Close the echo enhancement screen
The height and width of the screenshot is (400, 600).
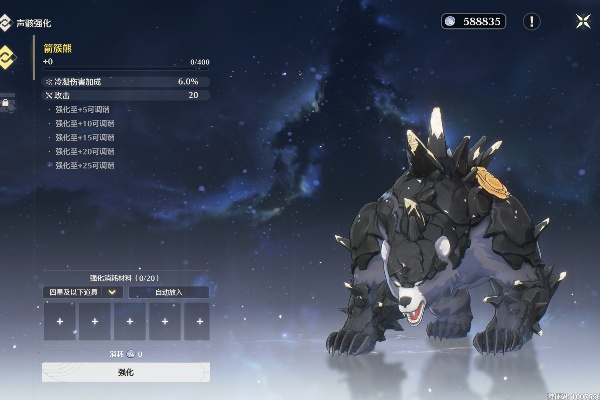(x=582, y=20)
